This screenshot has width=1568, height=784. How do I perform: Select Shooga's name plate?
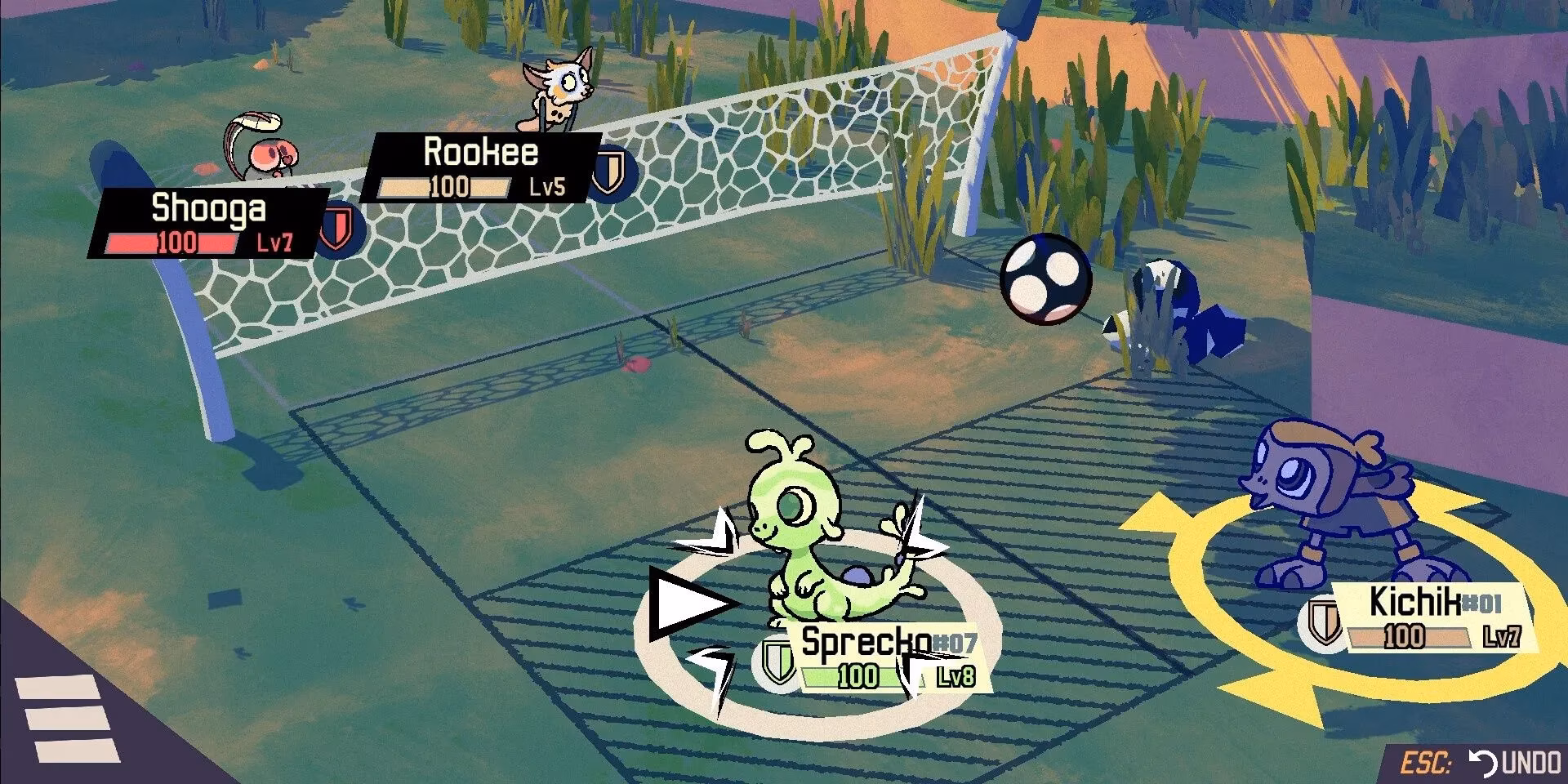pos(209,222)
